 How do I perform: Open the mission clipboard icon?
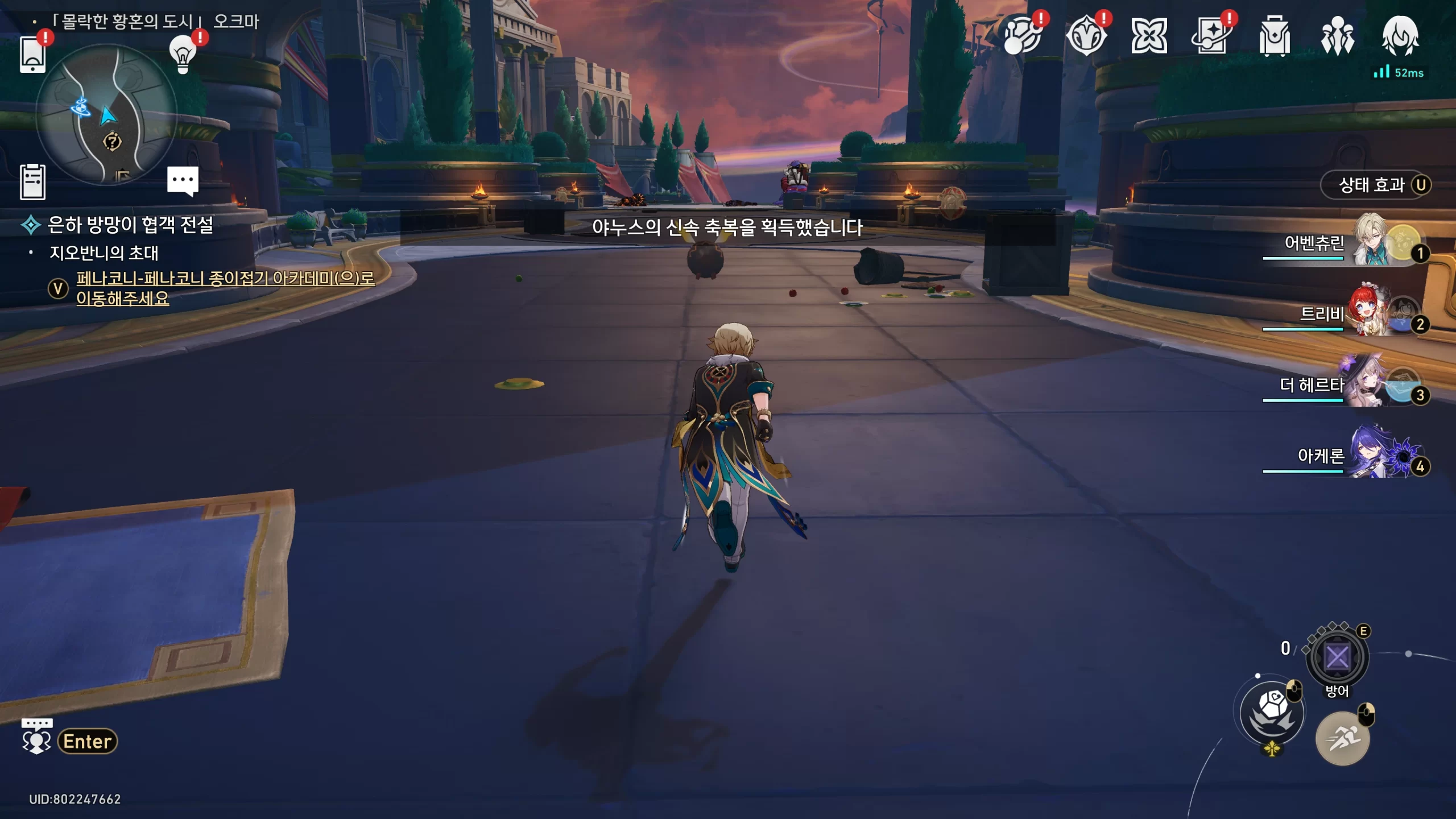(32, 182)
